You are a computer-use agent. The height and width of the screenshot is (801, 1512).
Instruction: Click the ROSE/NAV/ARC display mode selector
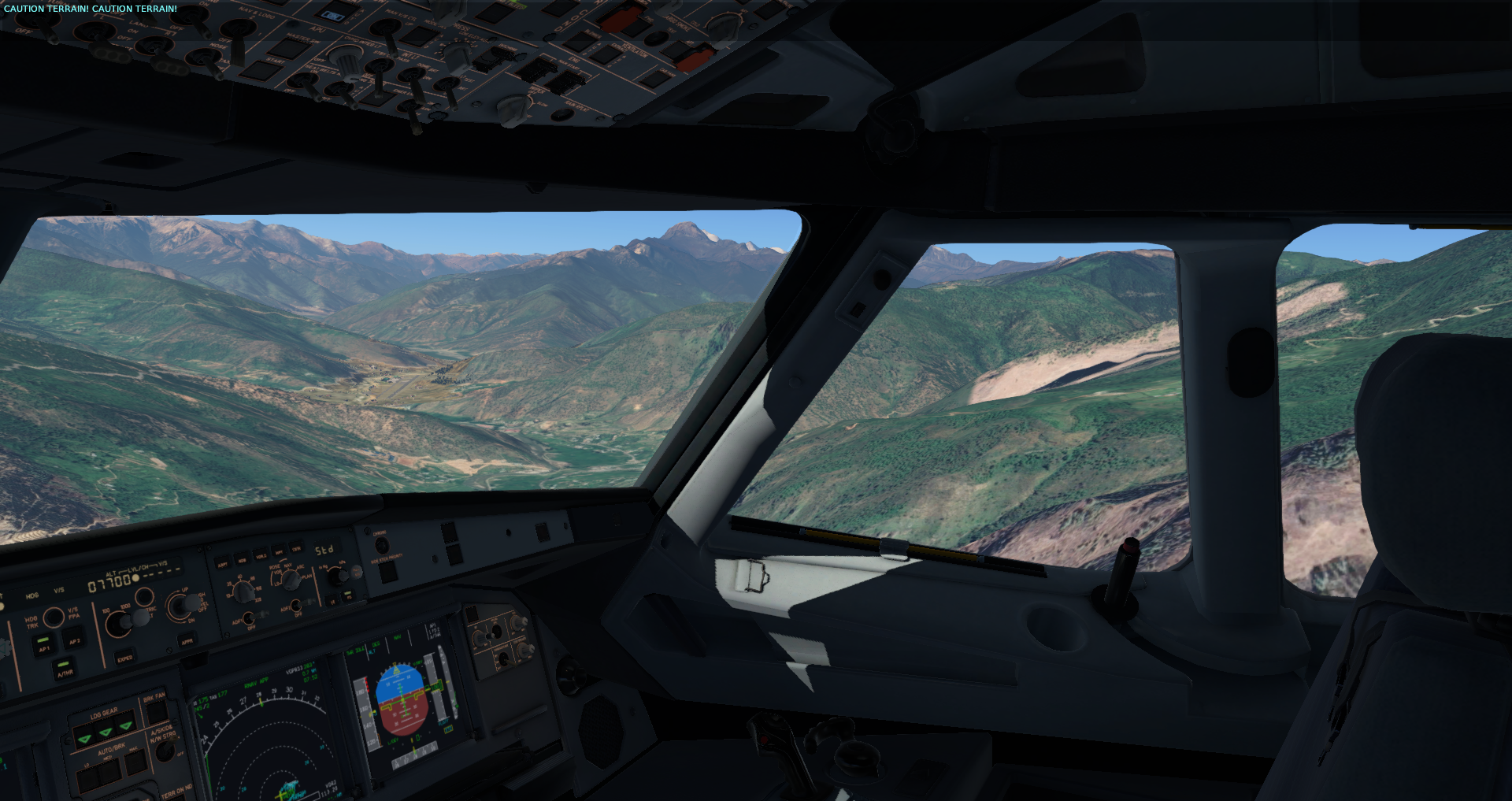(x=290, y=580)
